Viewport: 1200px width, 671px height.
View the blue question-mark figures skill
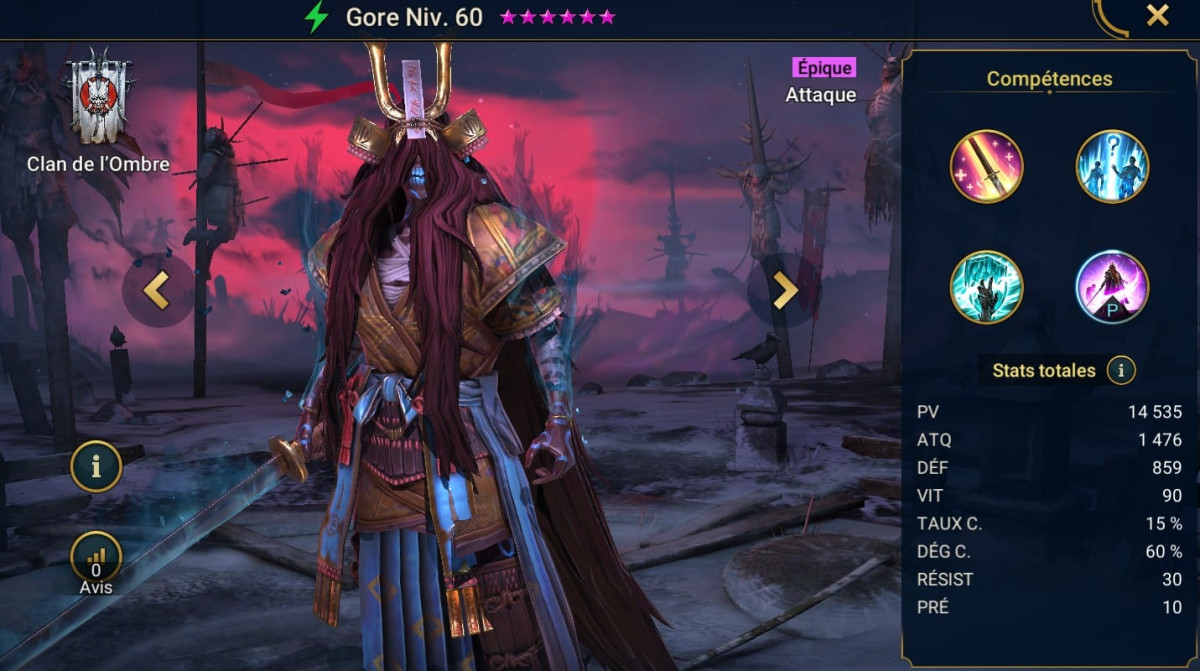coord(1112,167)
